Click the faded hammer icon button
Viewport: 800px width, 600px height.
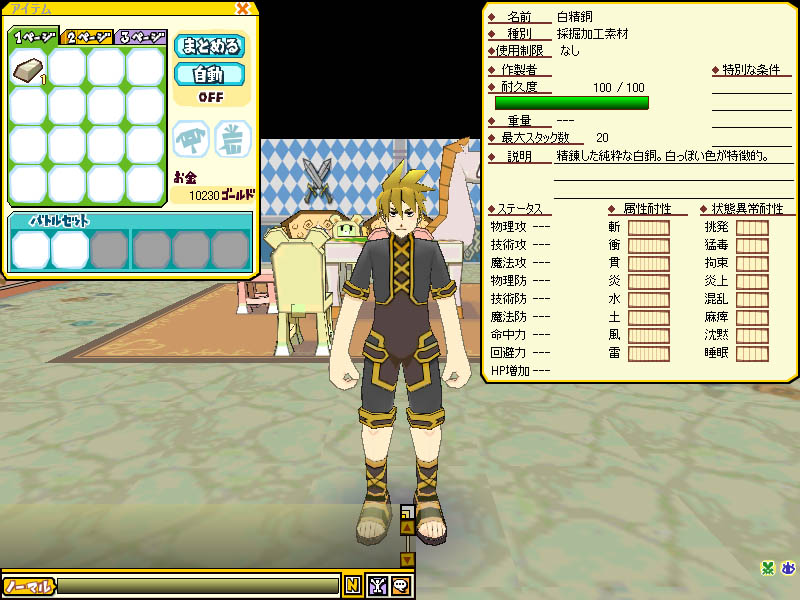pos(191,140)
